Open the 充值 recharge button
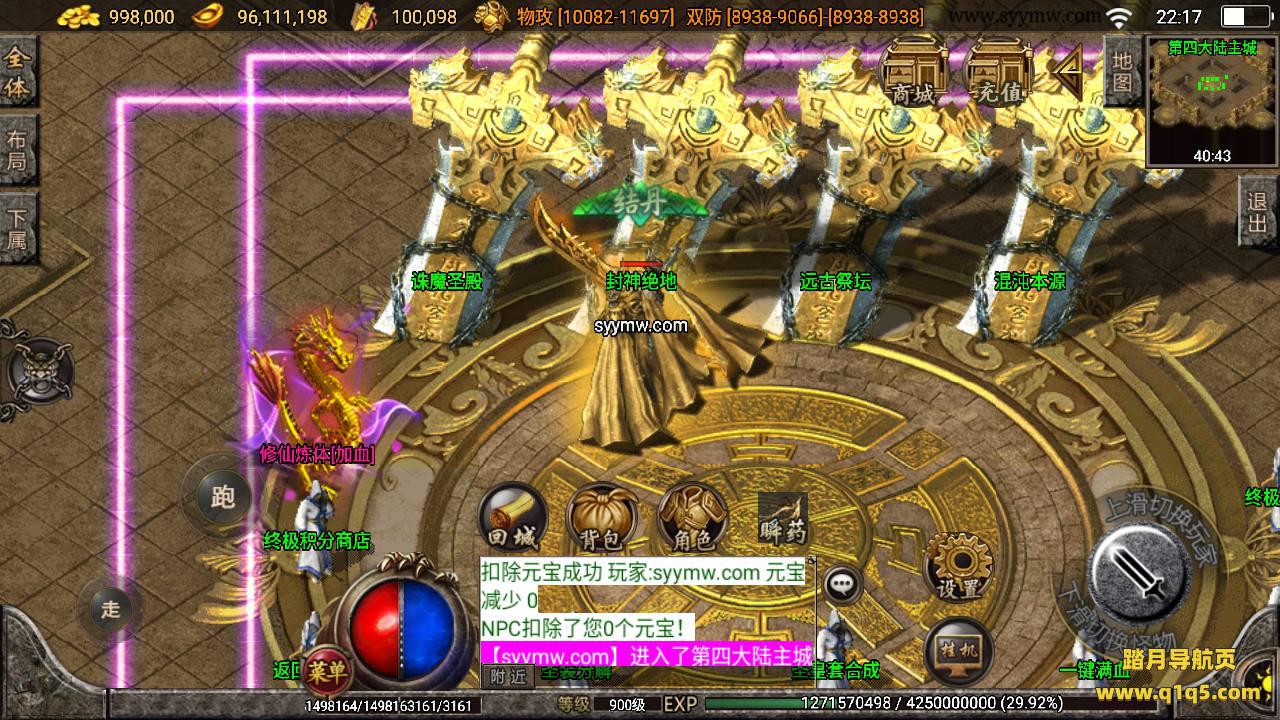This screenshot has height=720, width=1280. [x=999, y=70]
